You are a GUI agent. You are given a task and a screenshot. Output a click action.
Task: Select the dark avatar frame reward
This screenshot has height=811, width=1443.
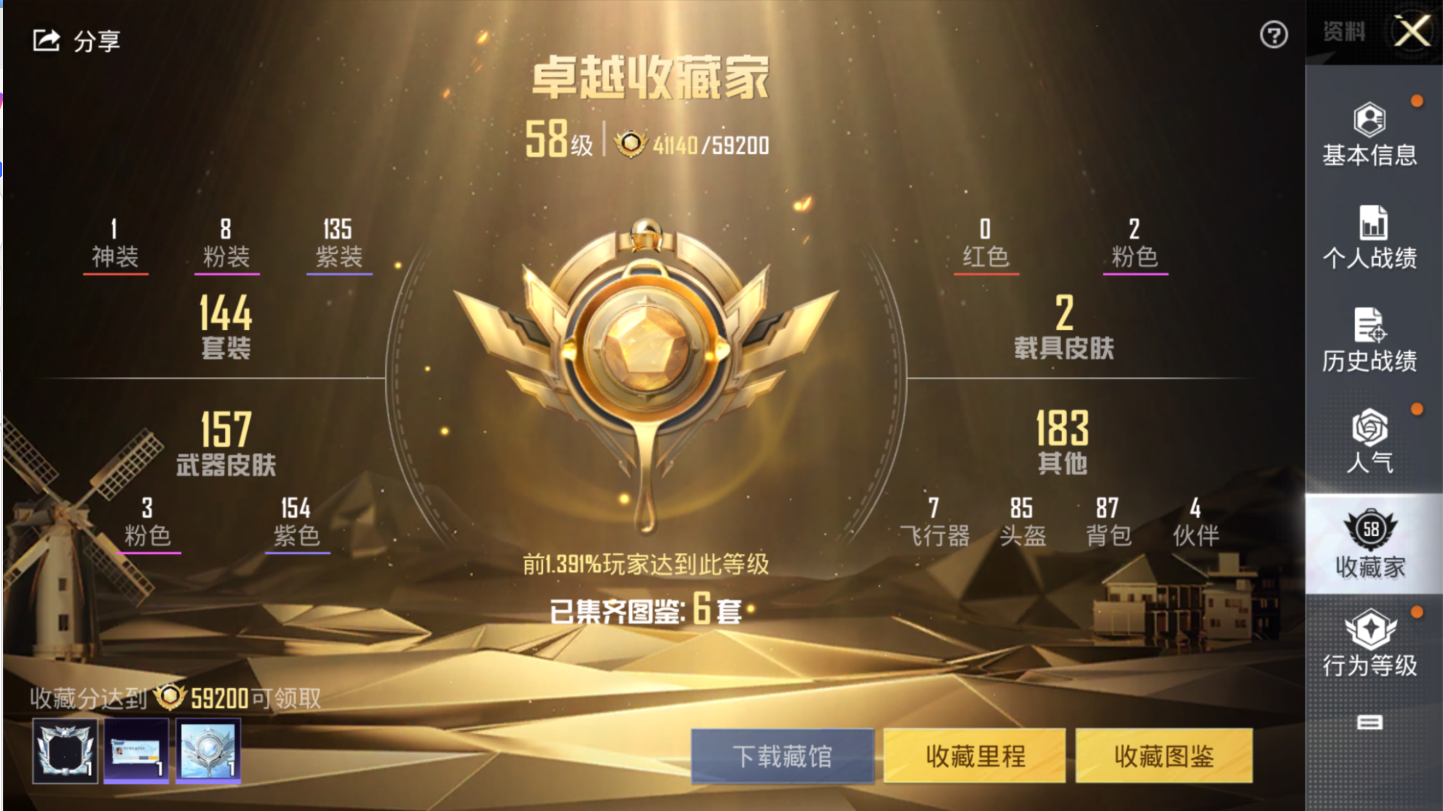pyautogui.click(x=65, y=750)
